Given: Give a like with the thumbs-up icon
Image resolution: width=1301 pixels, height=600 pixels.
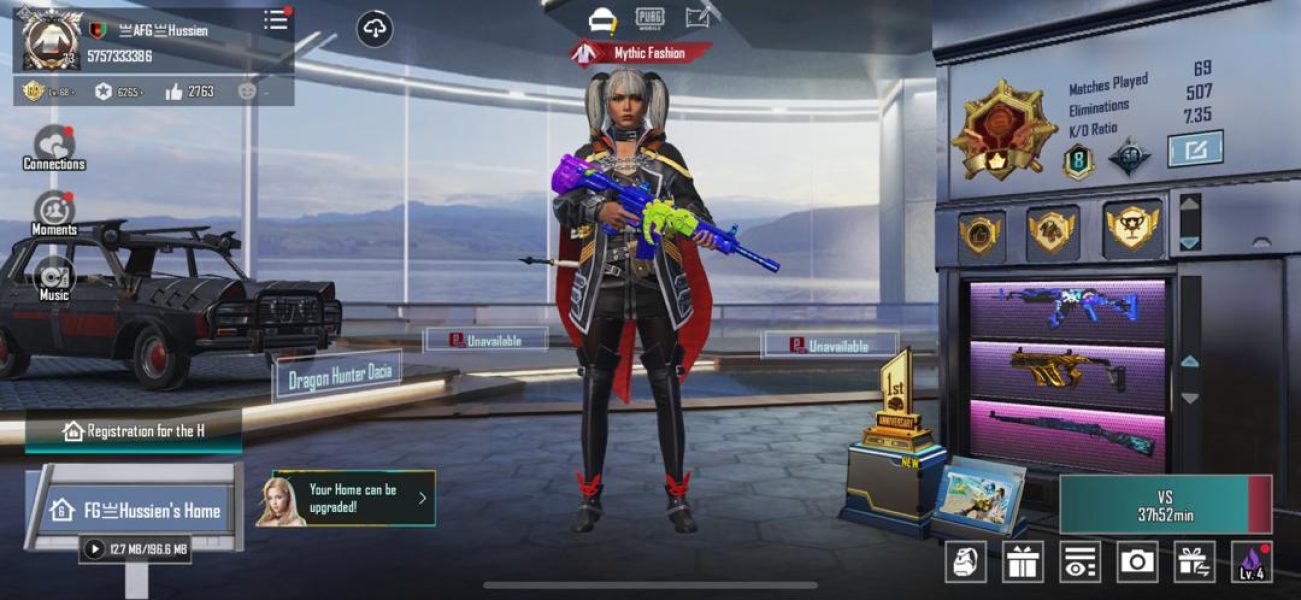Looking at the screenshot, I should 174,92.
